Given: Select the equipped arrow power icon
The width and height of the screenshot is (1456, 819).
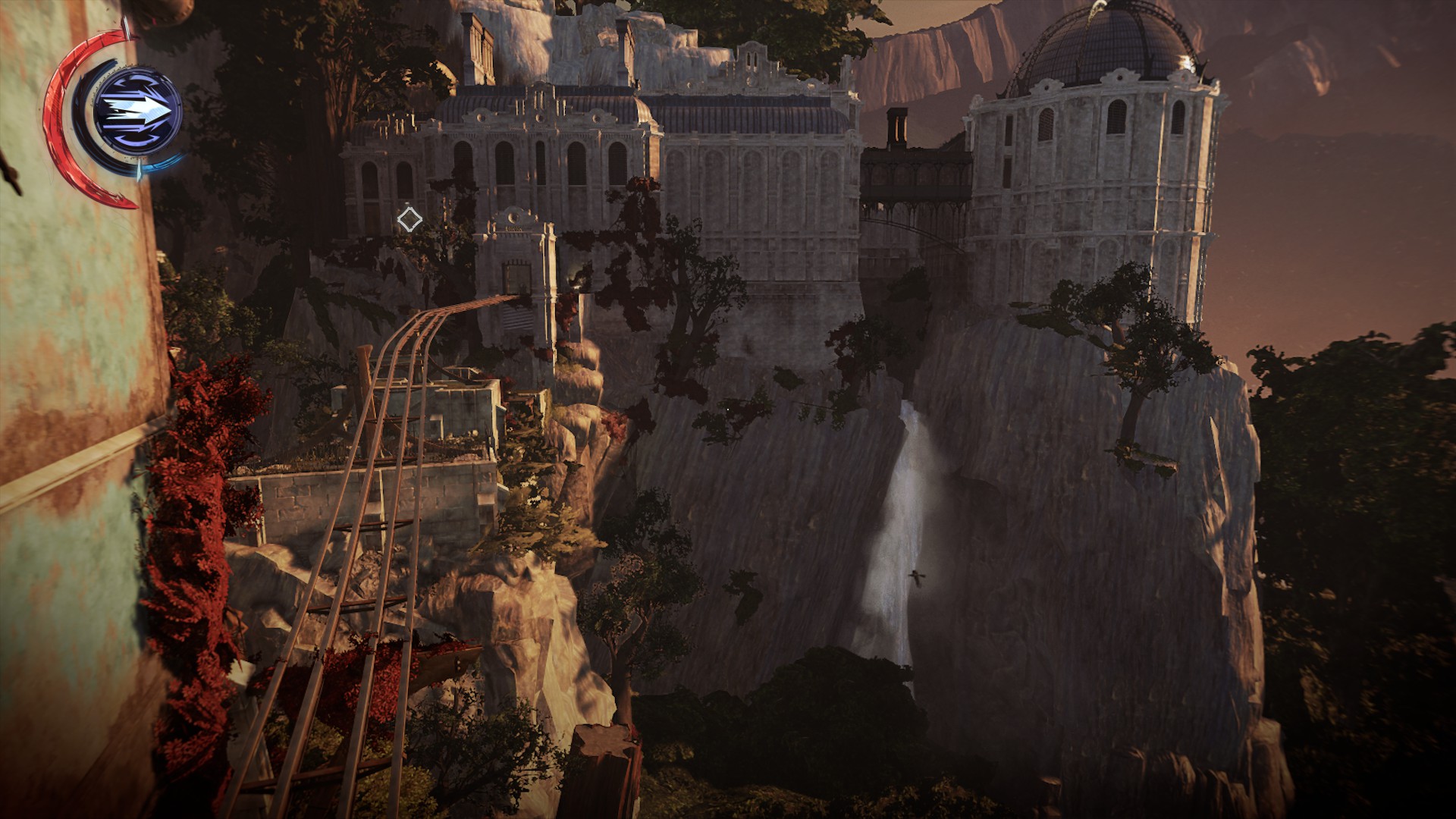Looking at the screenshot, I should click(x=137, y=111).
